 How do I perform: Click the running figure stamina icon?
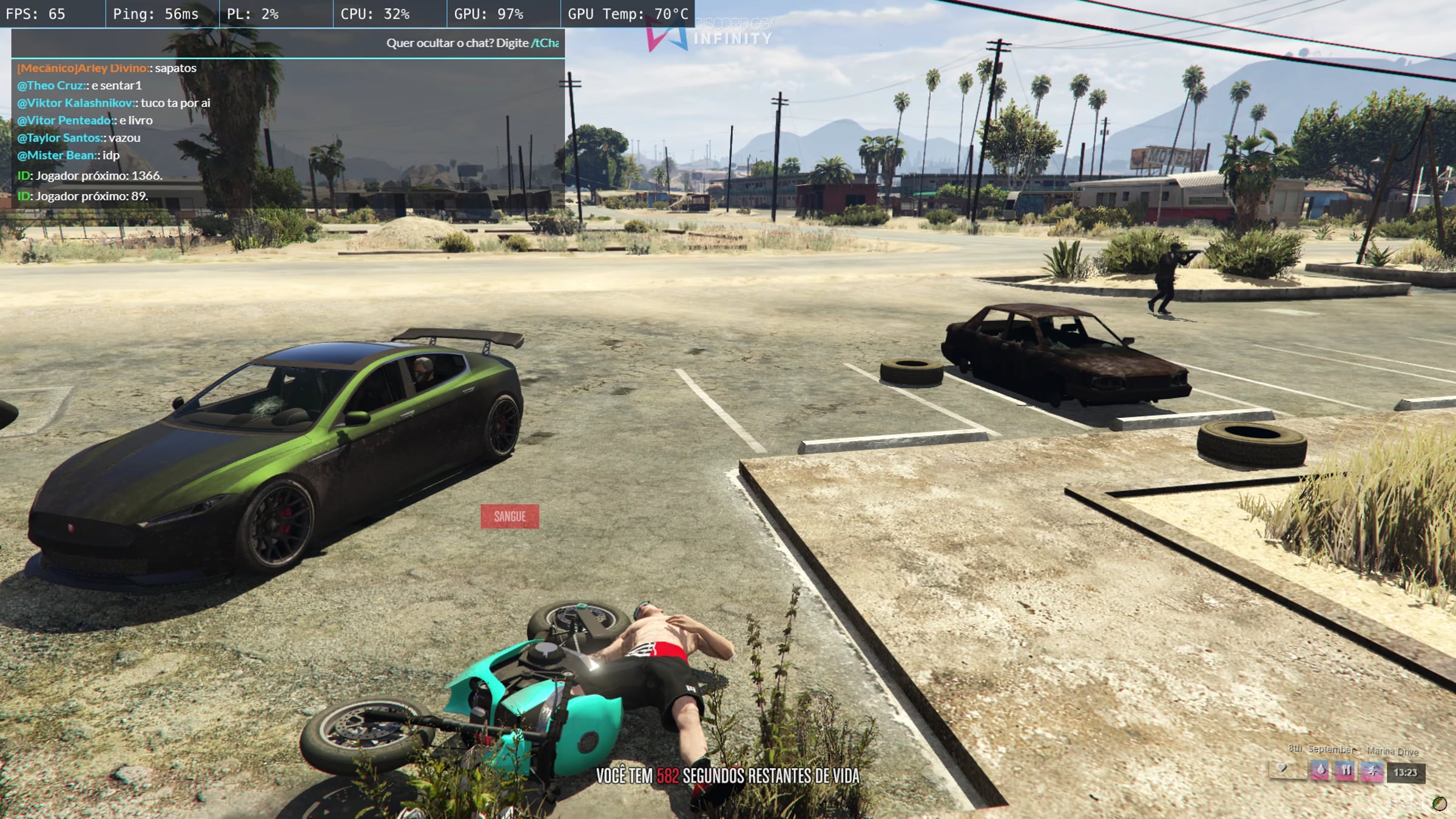click(1372, 771)
